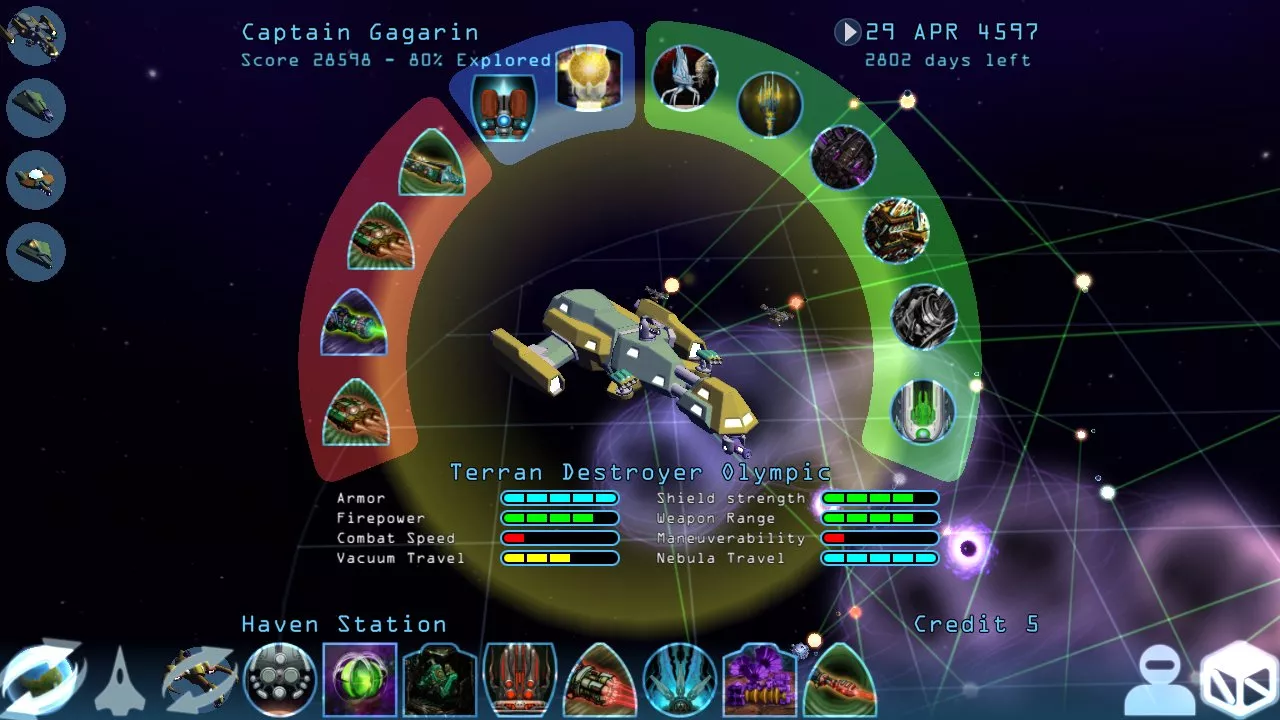Click the Captain Gagarin name label
Screen dimensions: 1280x720
(360, 32)
